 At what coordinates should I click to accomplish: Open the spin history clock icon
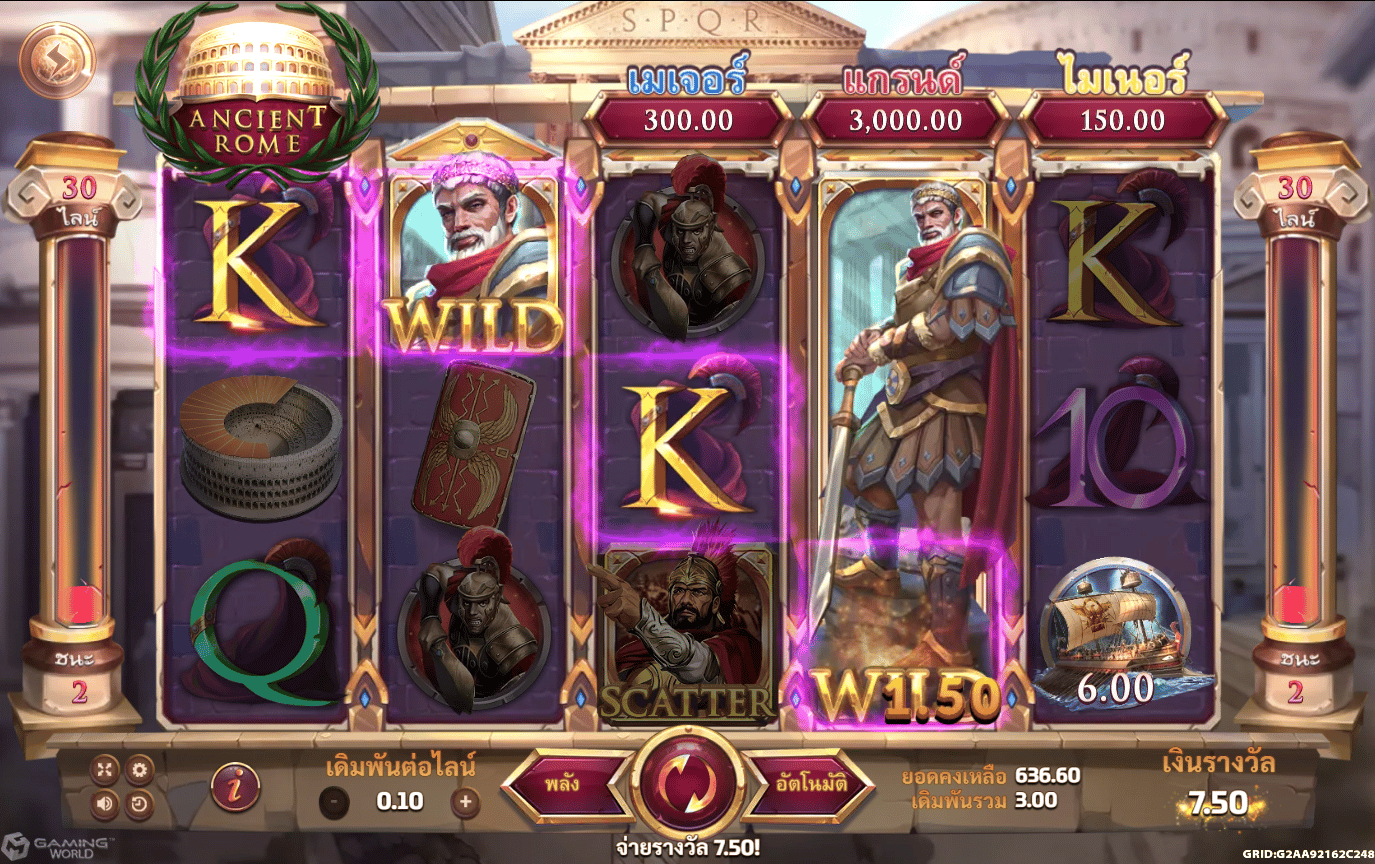click(139, 802)
